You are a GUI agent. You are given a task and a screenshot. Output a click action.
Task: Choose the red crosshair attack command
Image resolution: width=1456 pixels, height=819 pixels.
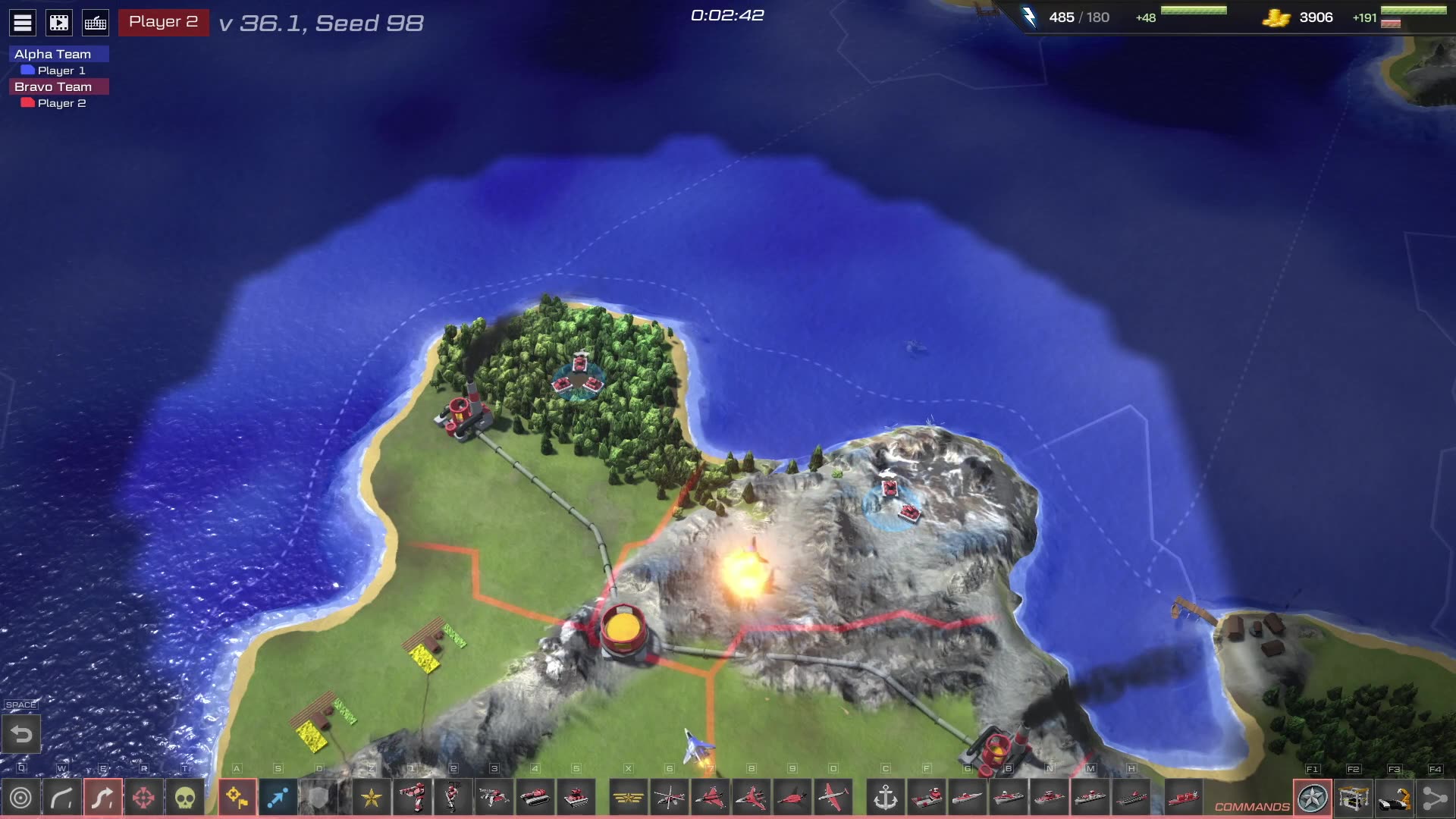point(143,798)
